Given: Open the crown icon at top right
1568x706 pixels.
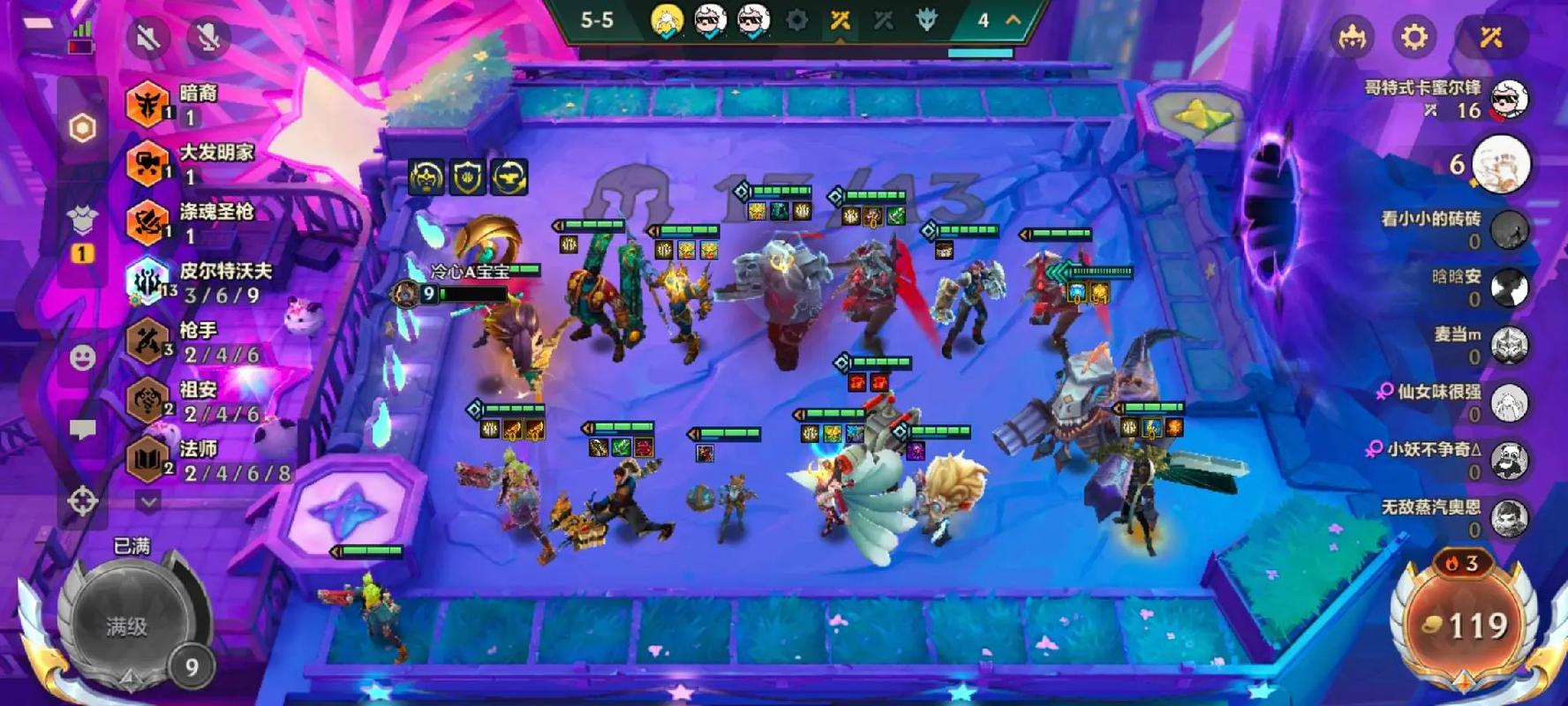Looking at the screenshot, I should point(1352,37).
